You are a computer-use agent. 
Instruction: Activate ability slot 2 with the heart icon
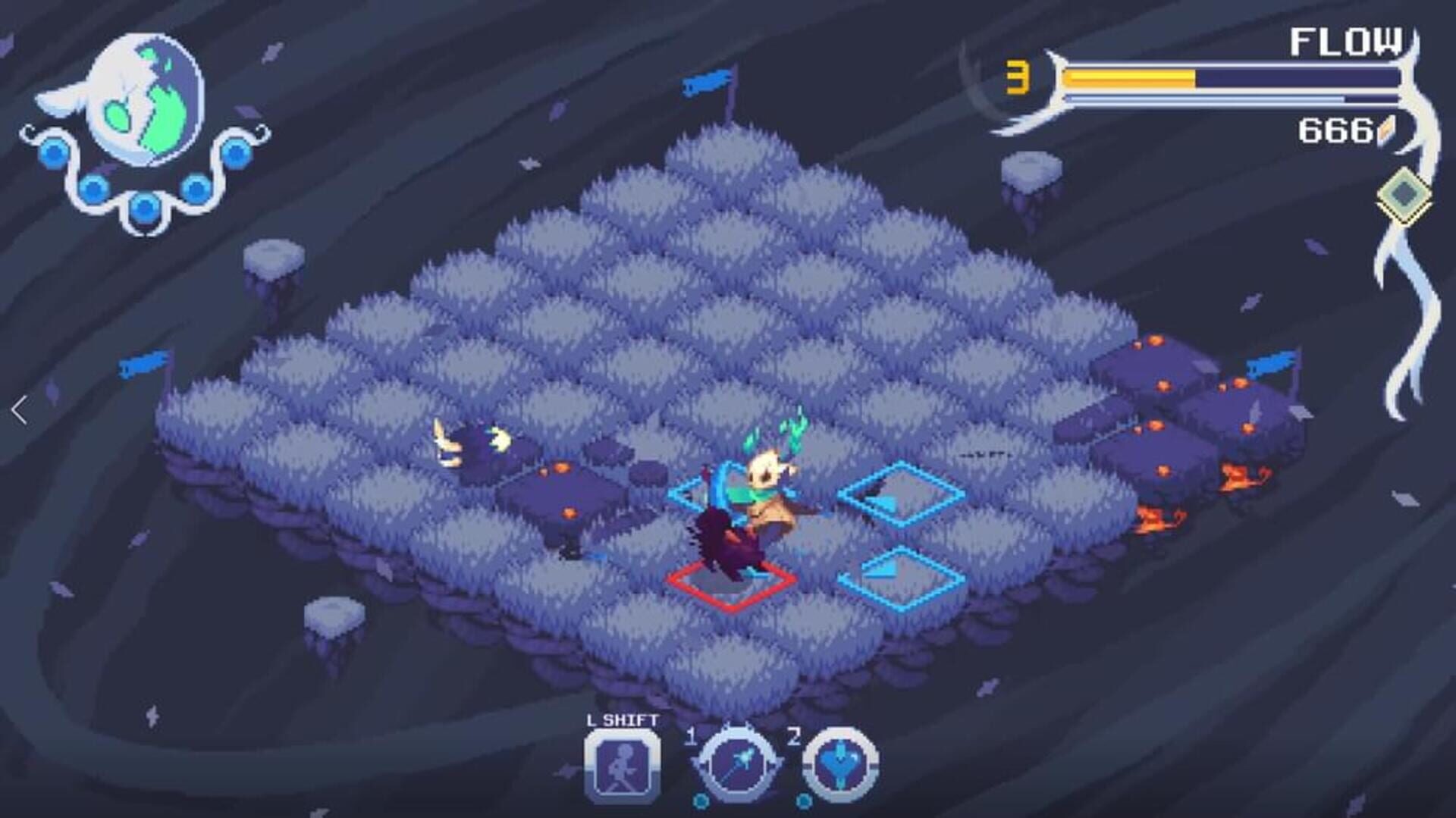[840, 763]
